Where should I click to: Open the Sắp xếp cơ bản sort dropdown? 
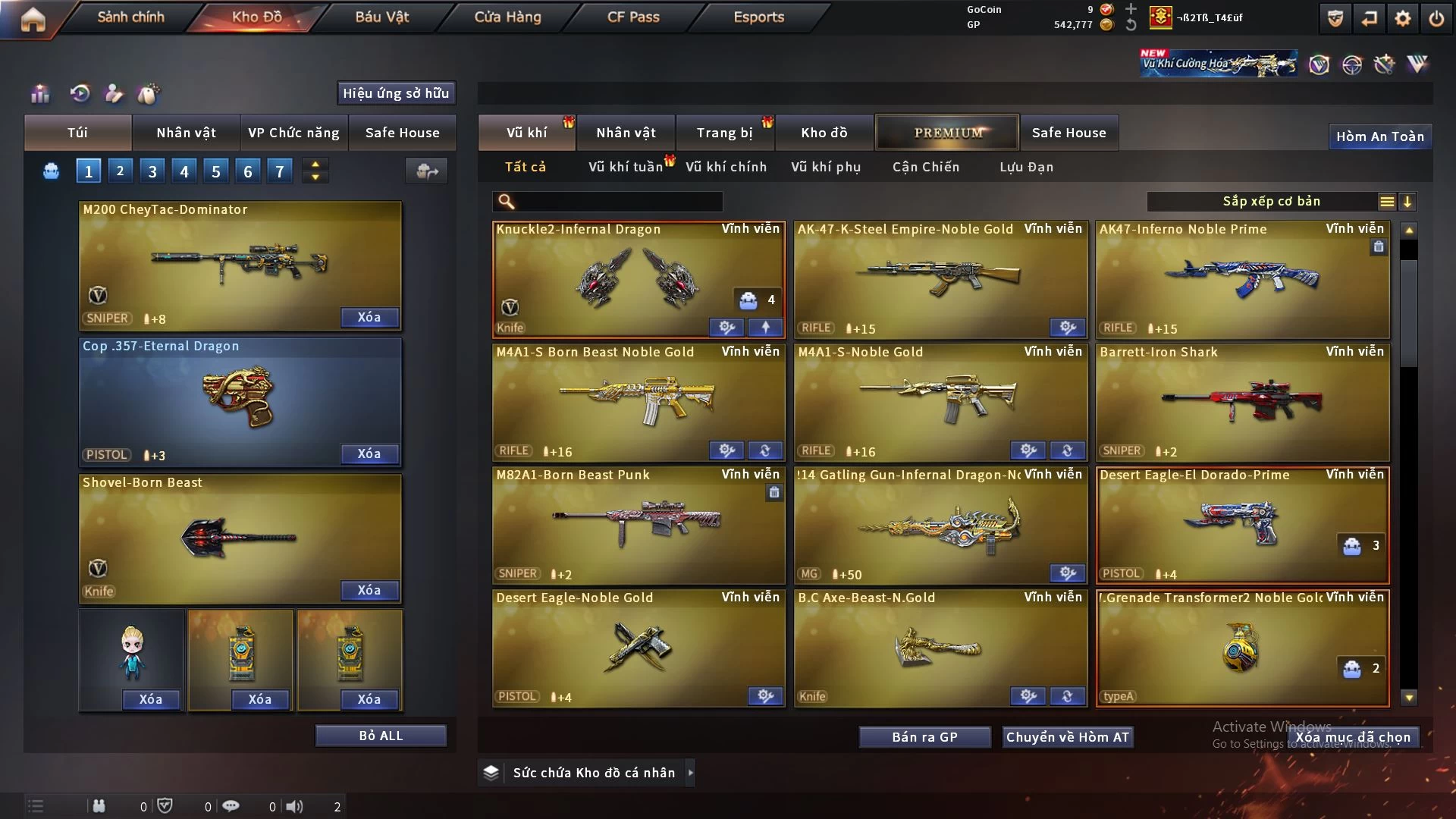[1271, 202]
